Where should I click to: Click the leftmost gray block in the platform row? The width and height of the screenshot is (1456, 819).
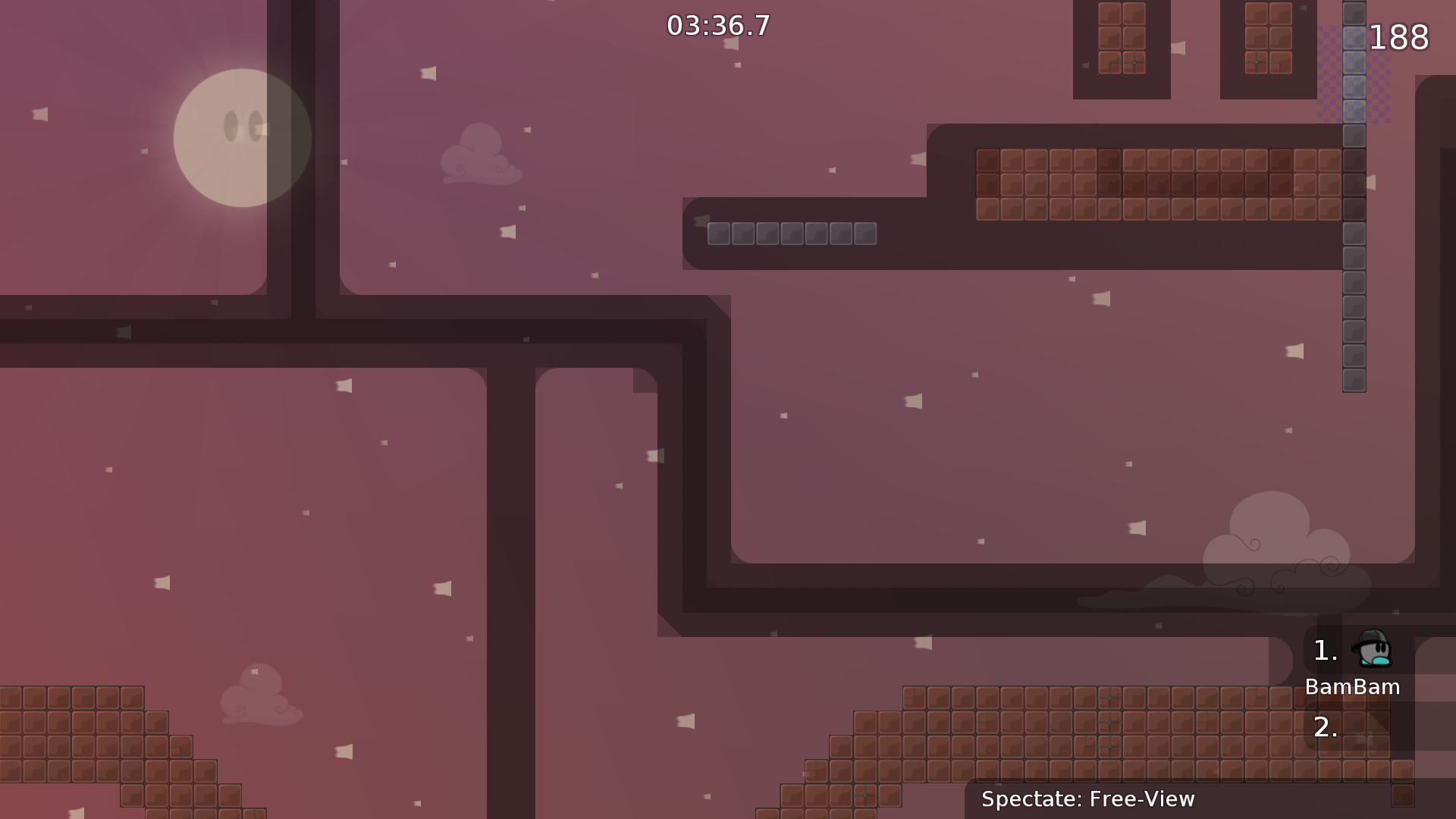click(719, 234)
